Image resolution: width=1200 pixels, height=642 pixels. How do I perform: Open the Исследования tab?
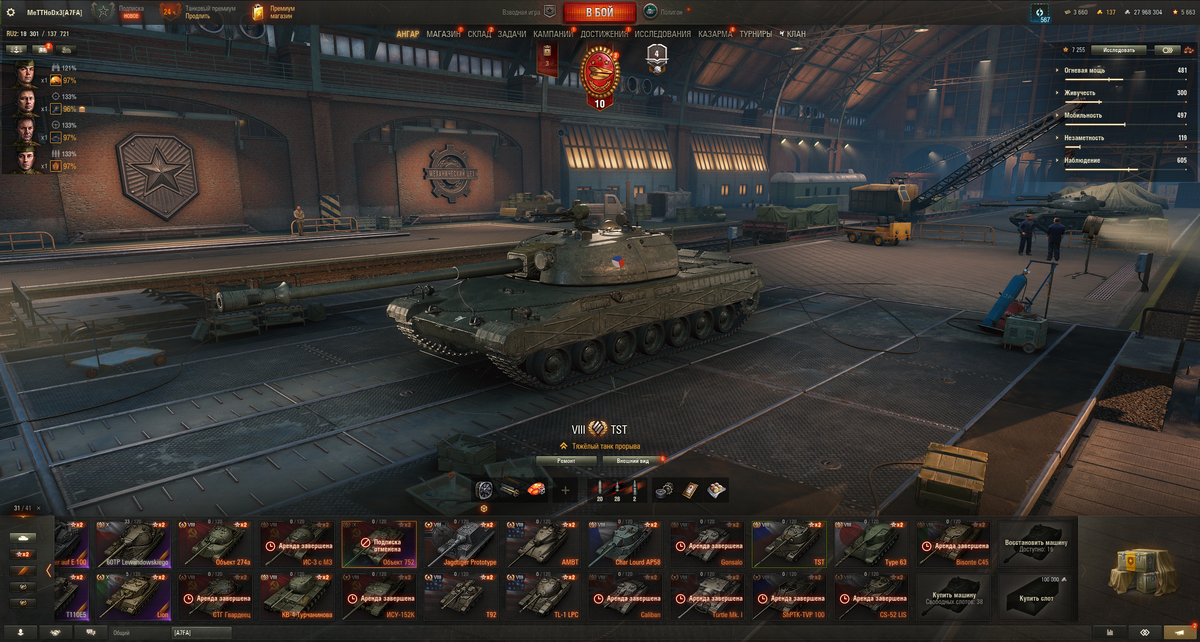(662, 34)
